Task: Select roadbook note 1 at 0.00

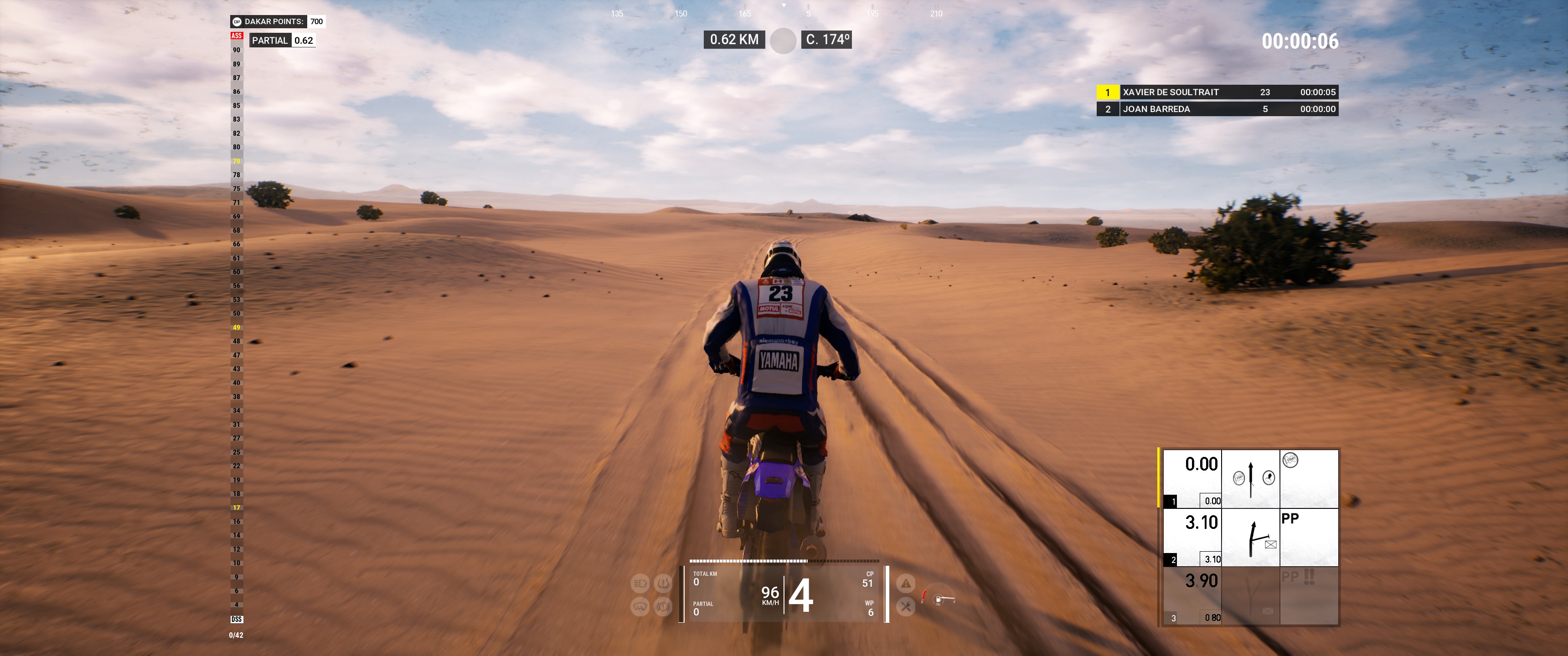Action: (x=1250, y=479)
